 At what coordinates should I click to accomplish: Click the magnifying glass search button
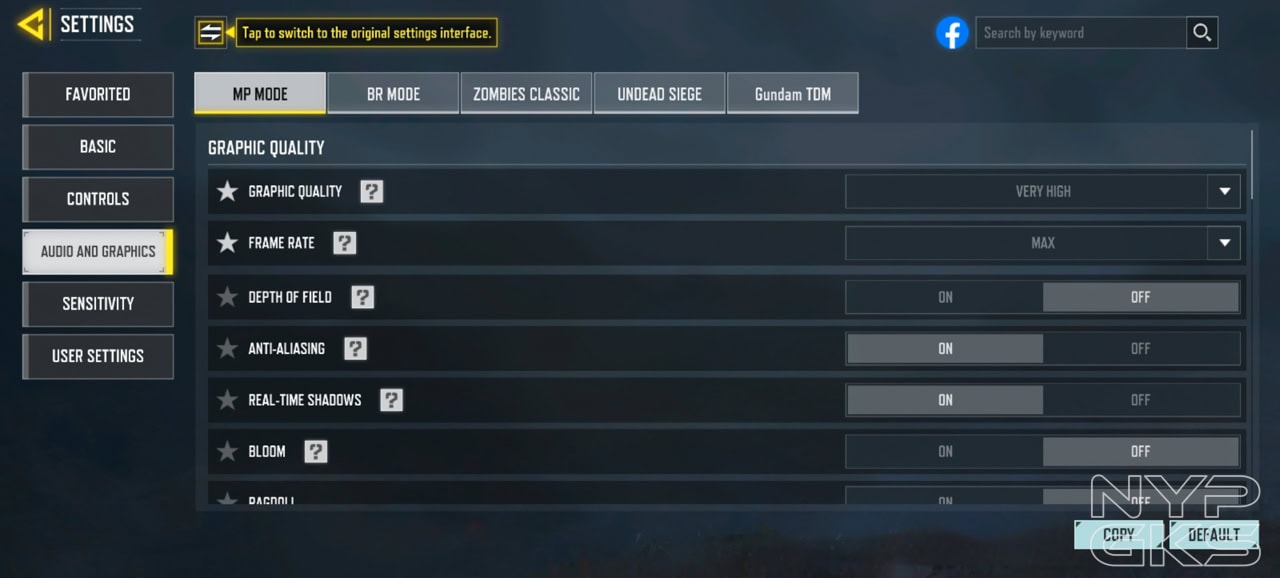click(1202, 33)
